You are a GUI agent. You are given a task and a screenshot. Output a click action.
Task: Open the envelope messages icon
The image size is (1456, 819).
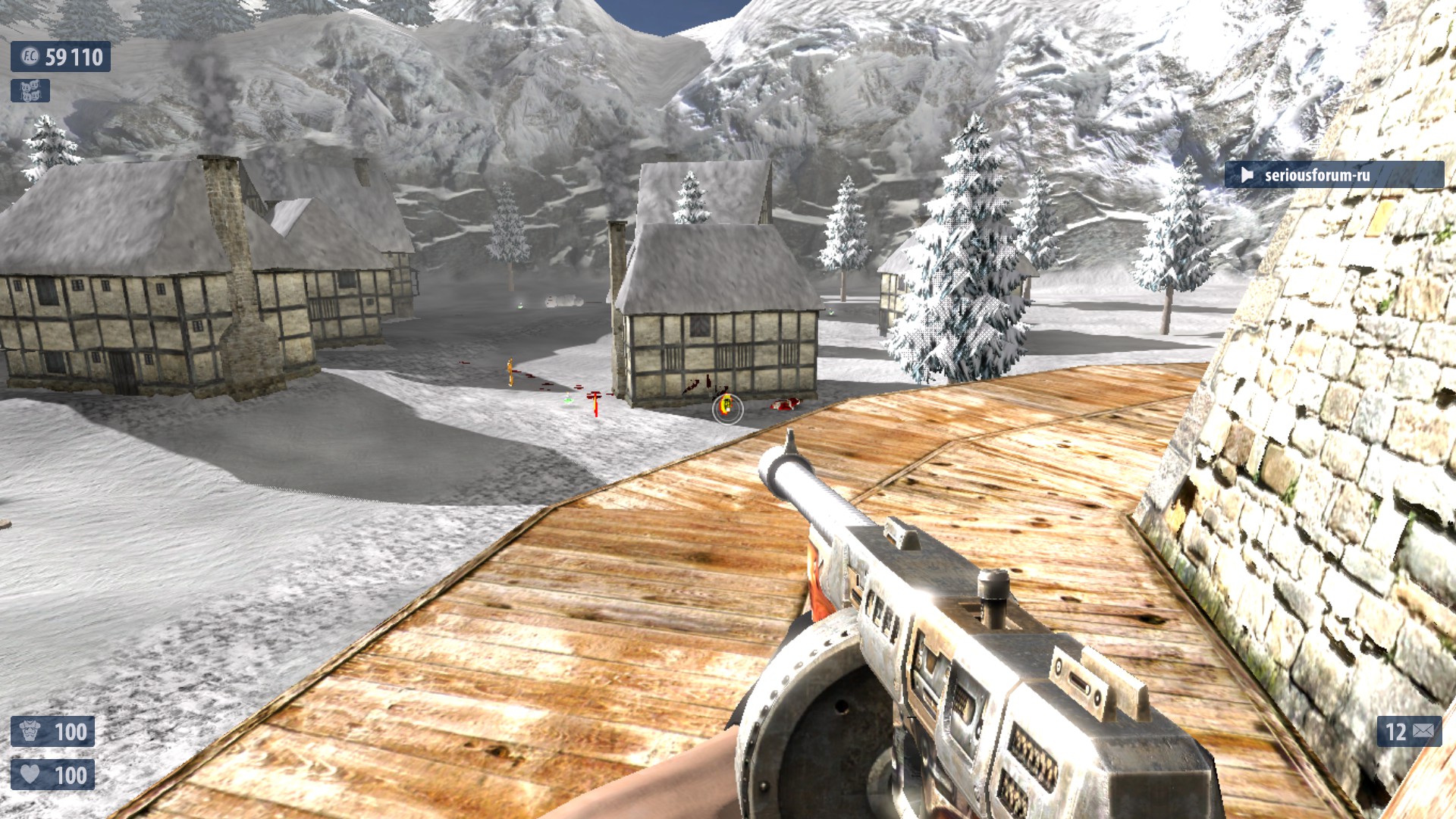click(x=1423, y=731)
